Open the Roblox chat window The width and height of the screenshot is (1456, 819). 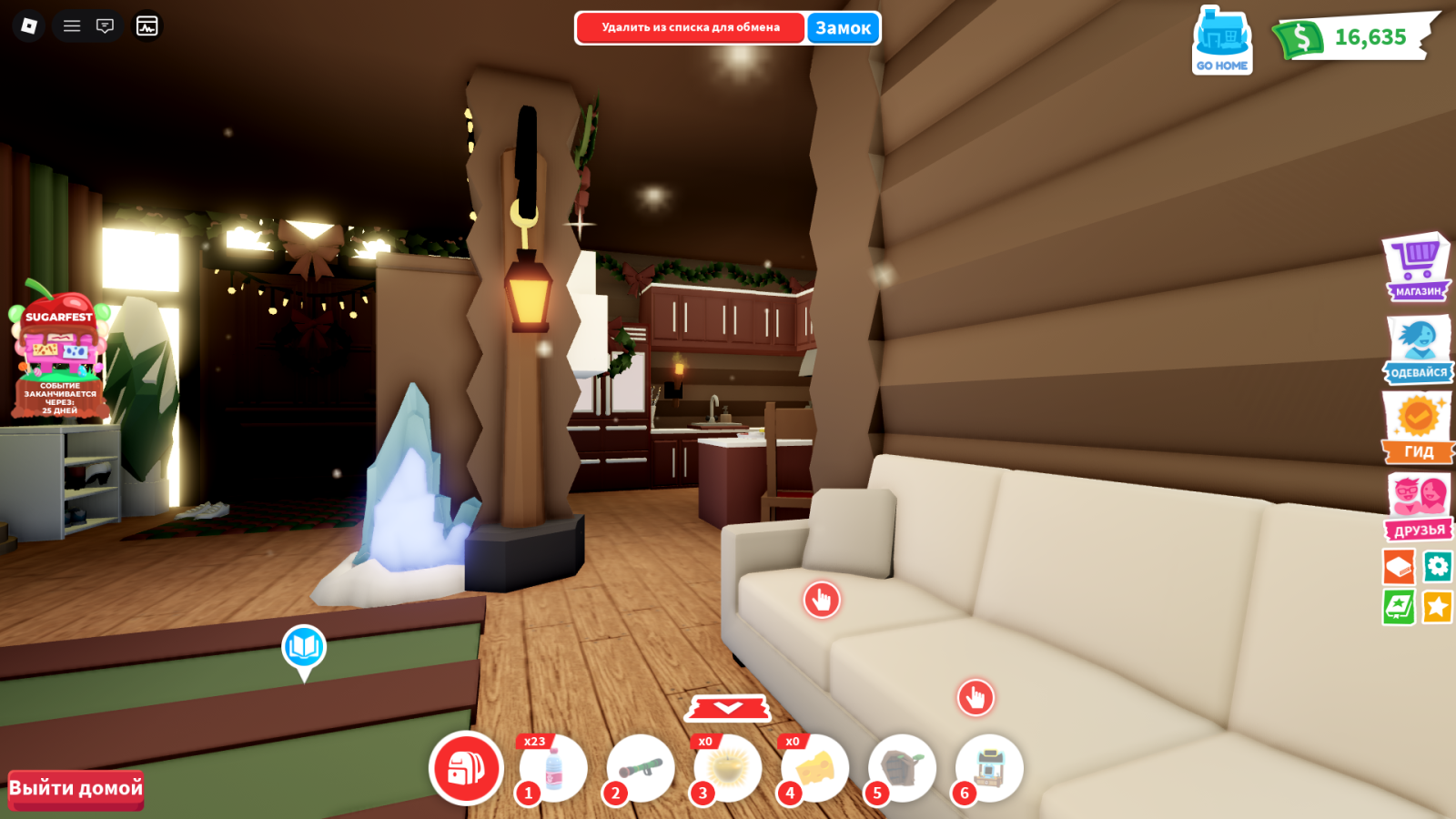(106, 25)
